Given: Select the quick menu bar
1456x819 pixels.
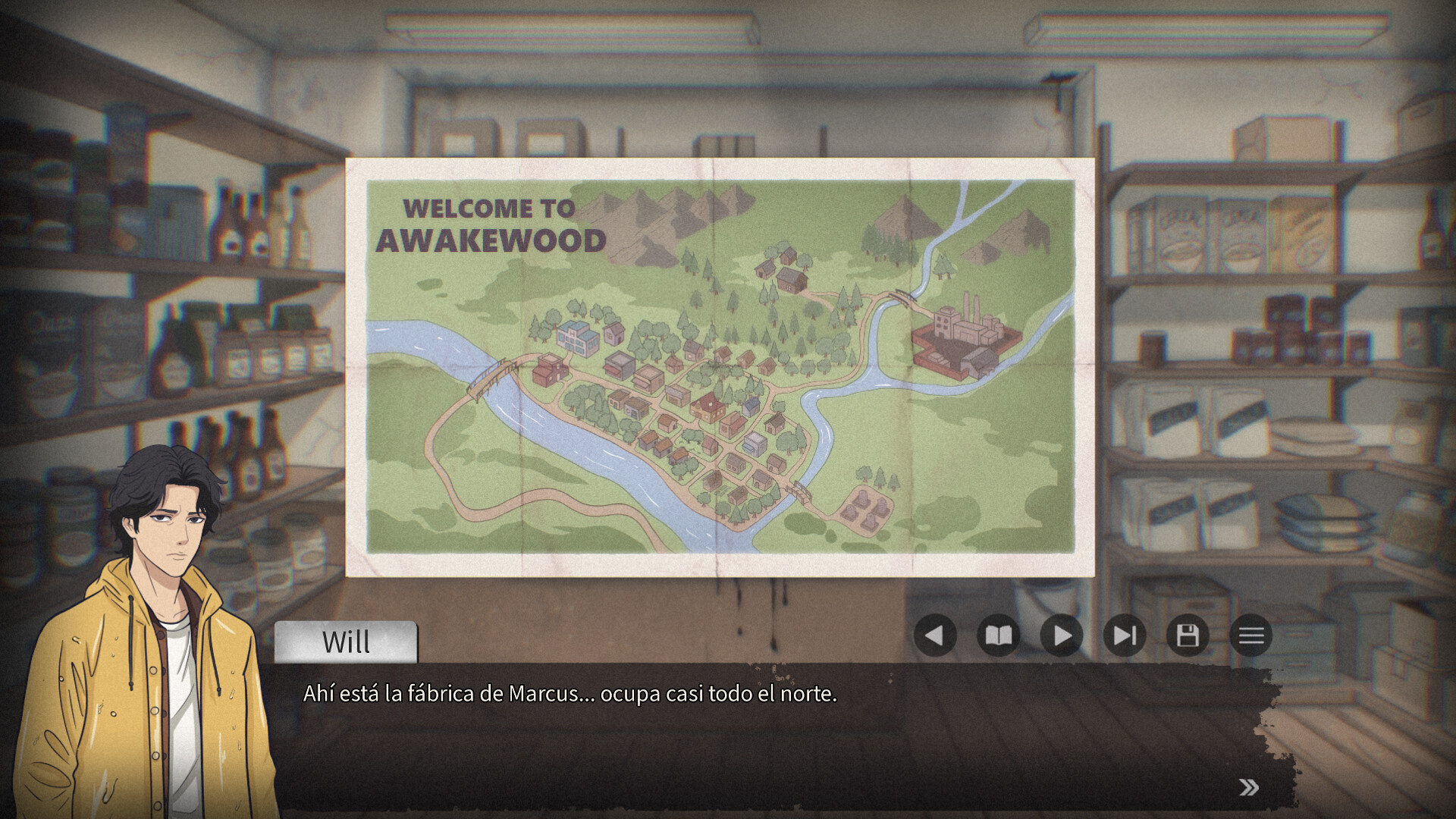Looking at the screenshot, I should [1092, 635].
